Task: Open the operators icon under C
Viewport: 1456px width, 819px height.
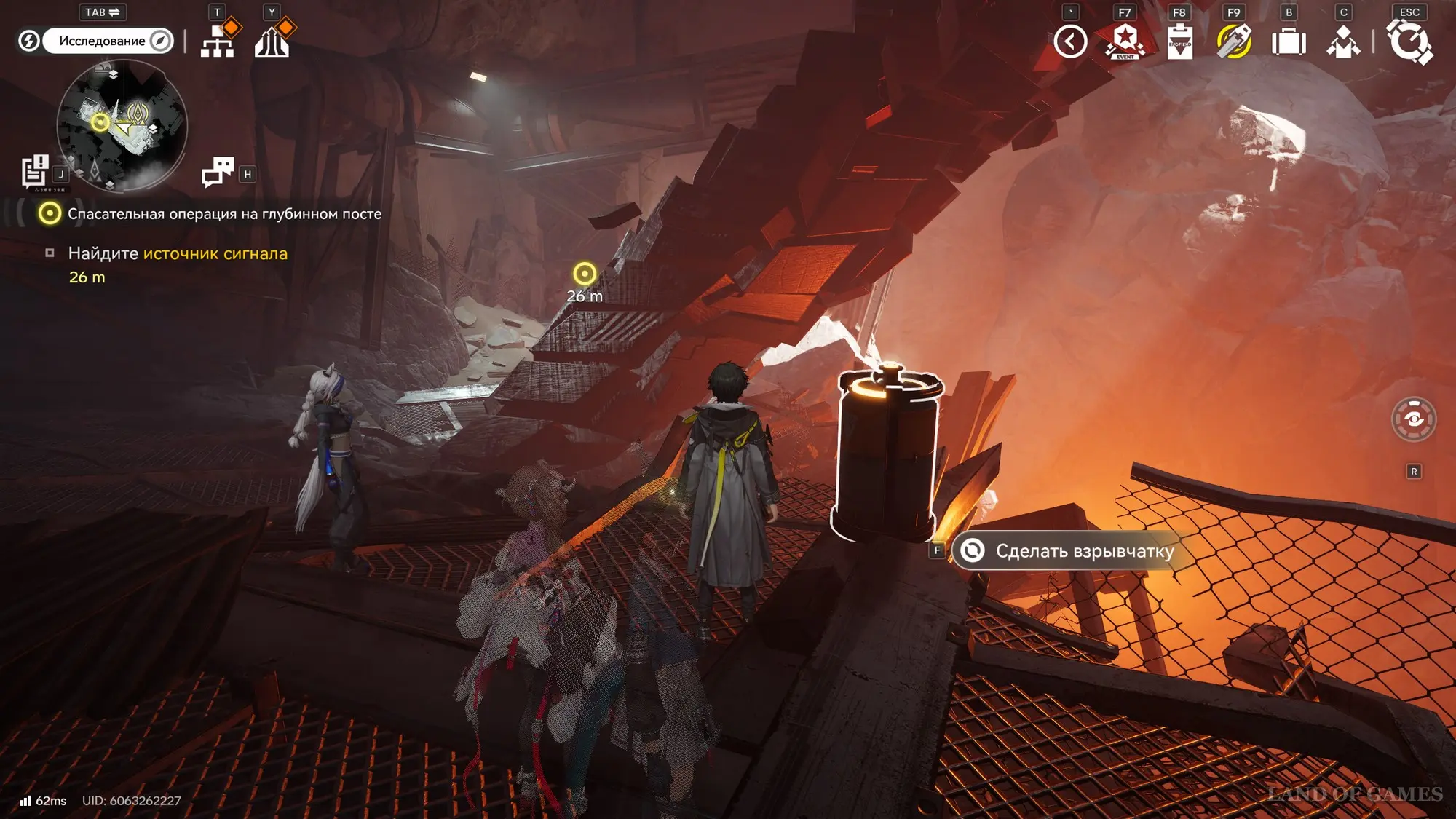Action: [1343, 41]
